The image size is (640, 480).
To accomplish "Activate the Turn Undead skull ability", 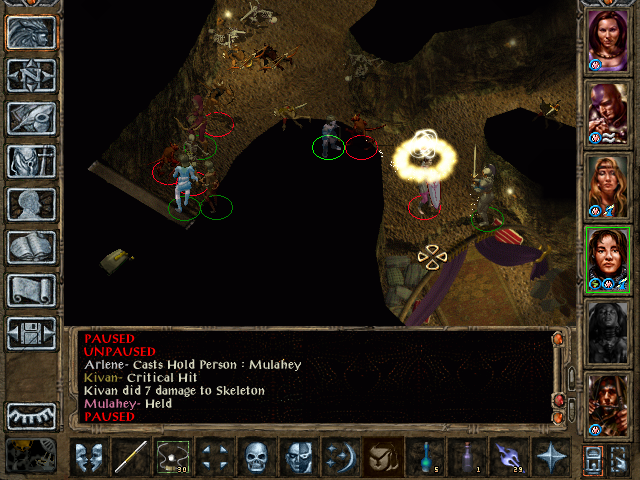I will (x=256, y=457).
